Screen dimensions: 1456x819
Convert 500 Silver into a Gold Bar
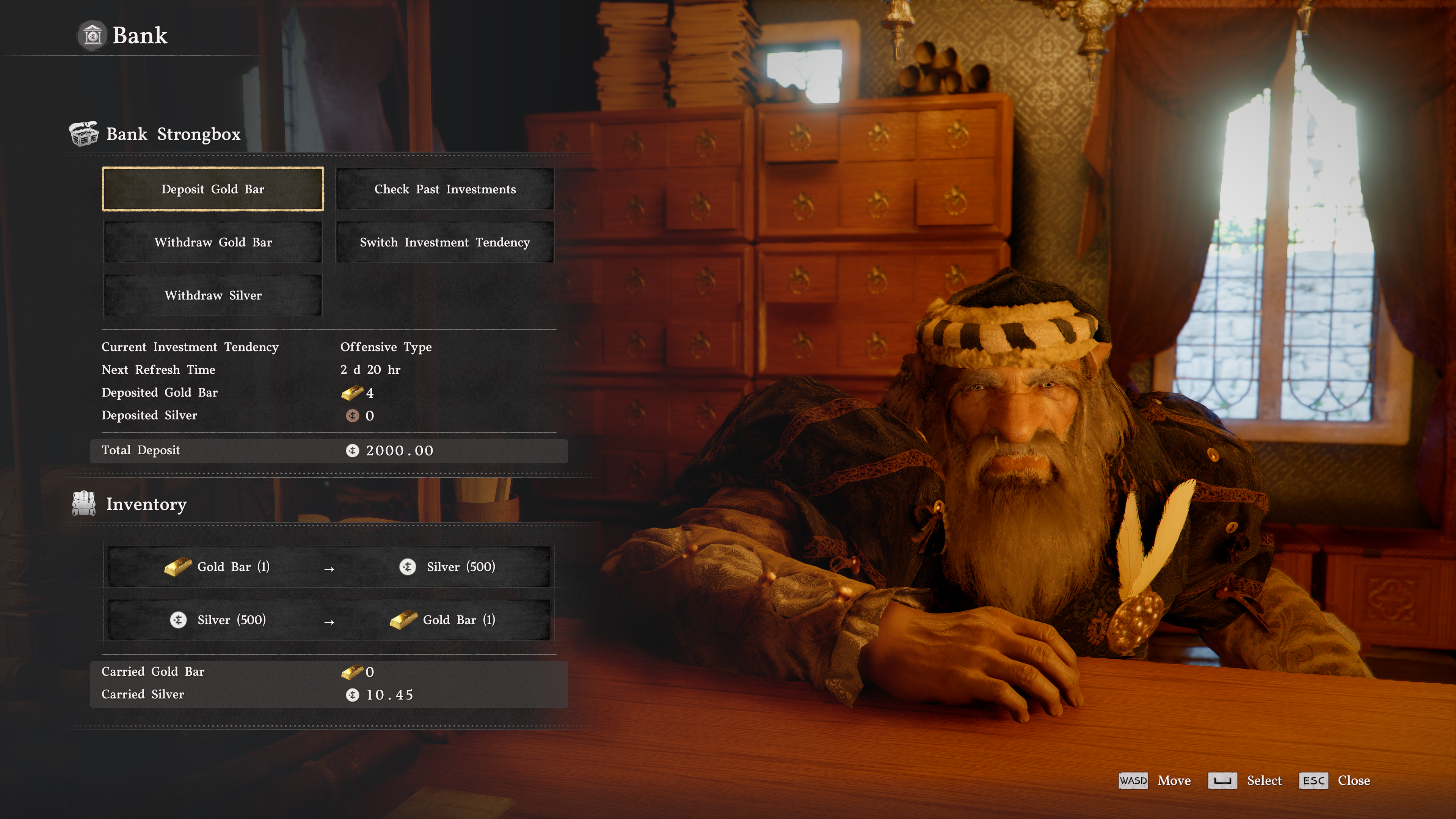[x=329, y=620]
